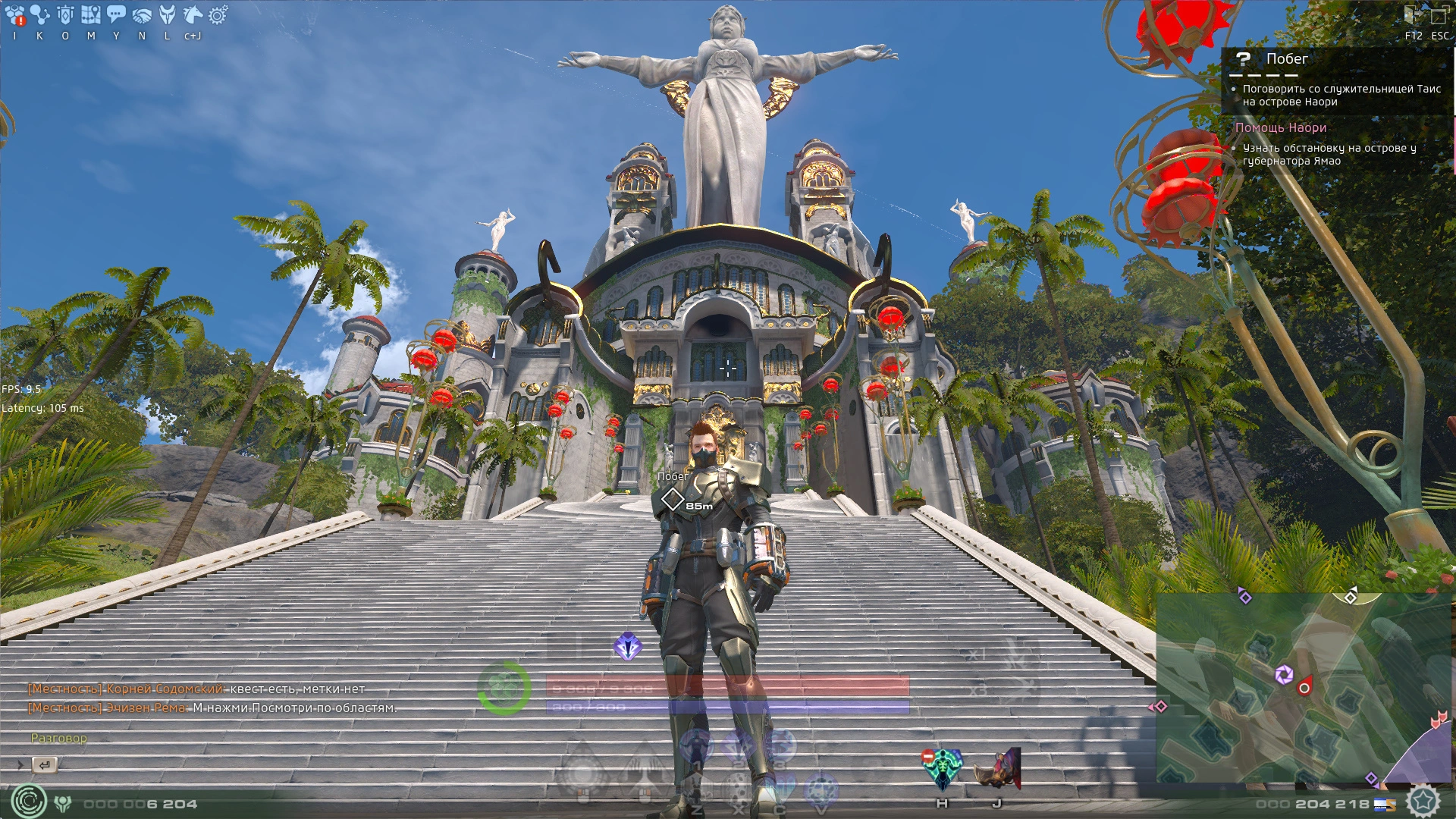The image size is (1456, 819).
Task: Click the star gear icon in bottom corner
Action: click(1423, 802)
